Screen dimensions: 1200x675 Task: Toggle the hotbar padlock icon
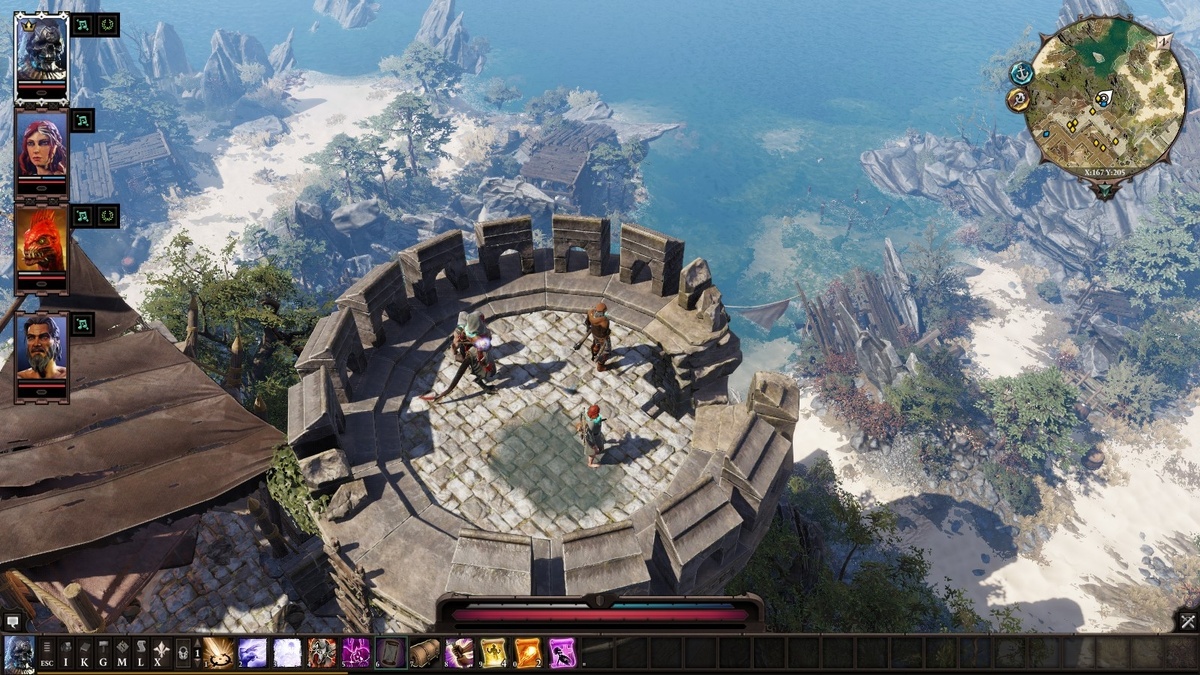[183, 653]
